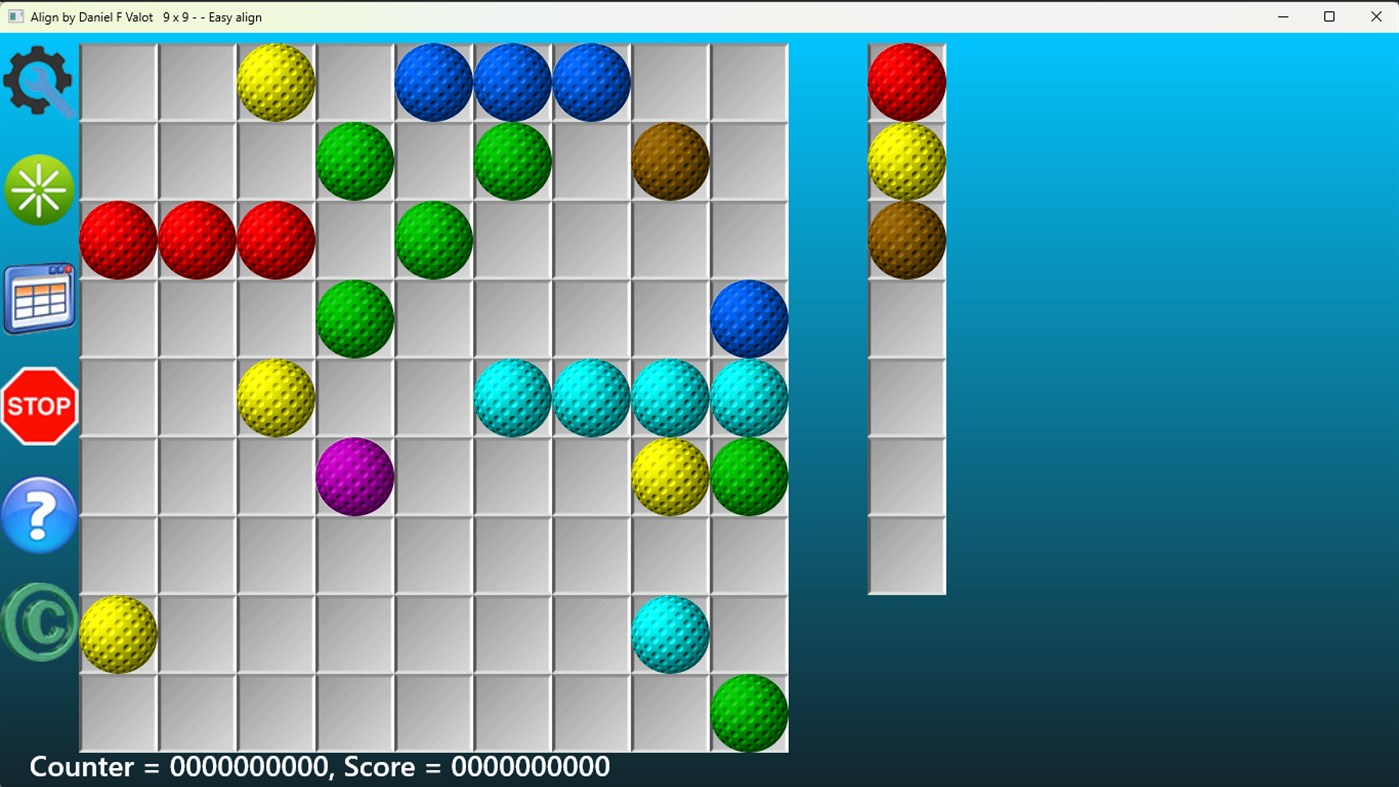The width and height of the screenshot is (1399, 787).
Task: Click the STOP sign icon
Action: (40, 405)
